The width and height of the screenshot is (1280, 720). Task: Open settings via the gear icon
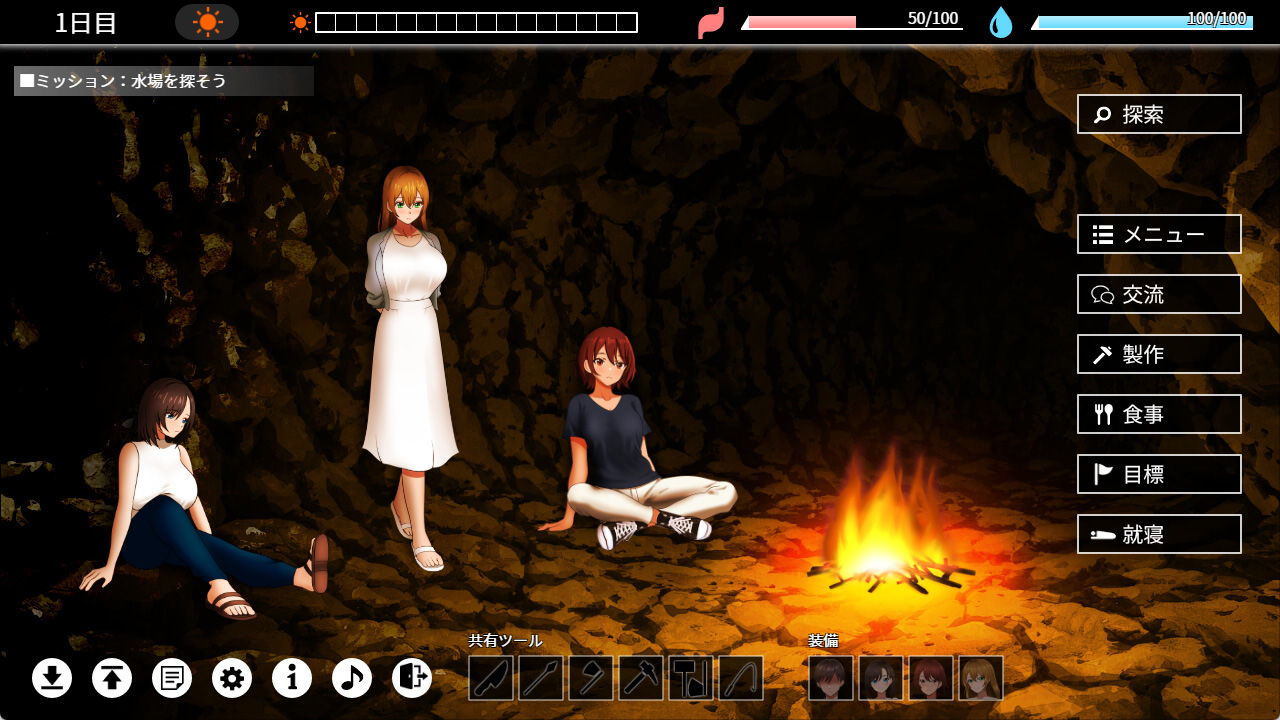[x=232, y=678]
